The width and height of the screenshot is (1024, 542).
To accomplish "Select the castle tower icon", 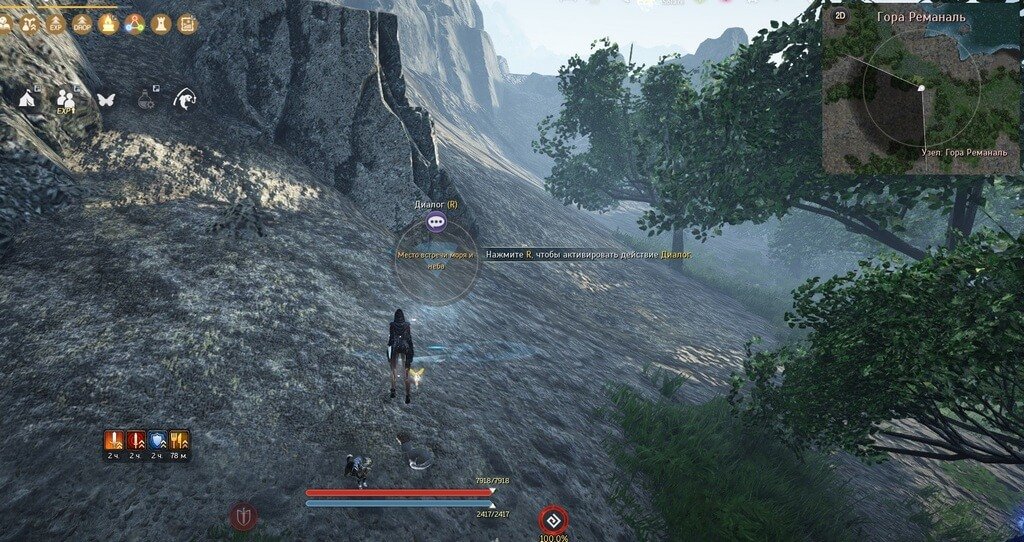I will pos(160,23).
